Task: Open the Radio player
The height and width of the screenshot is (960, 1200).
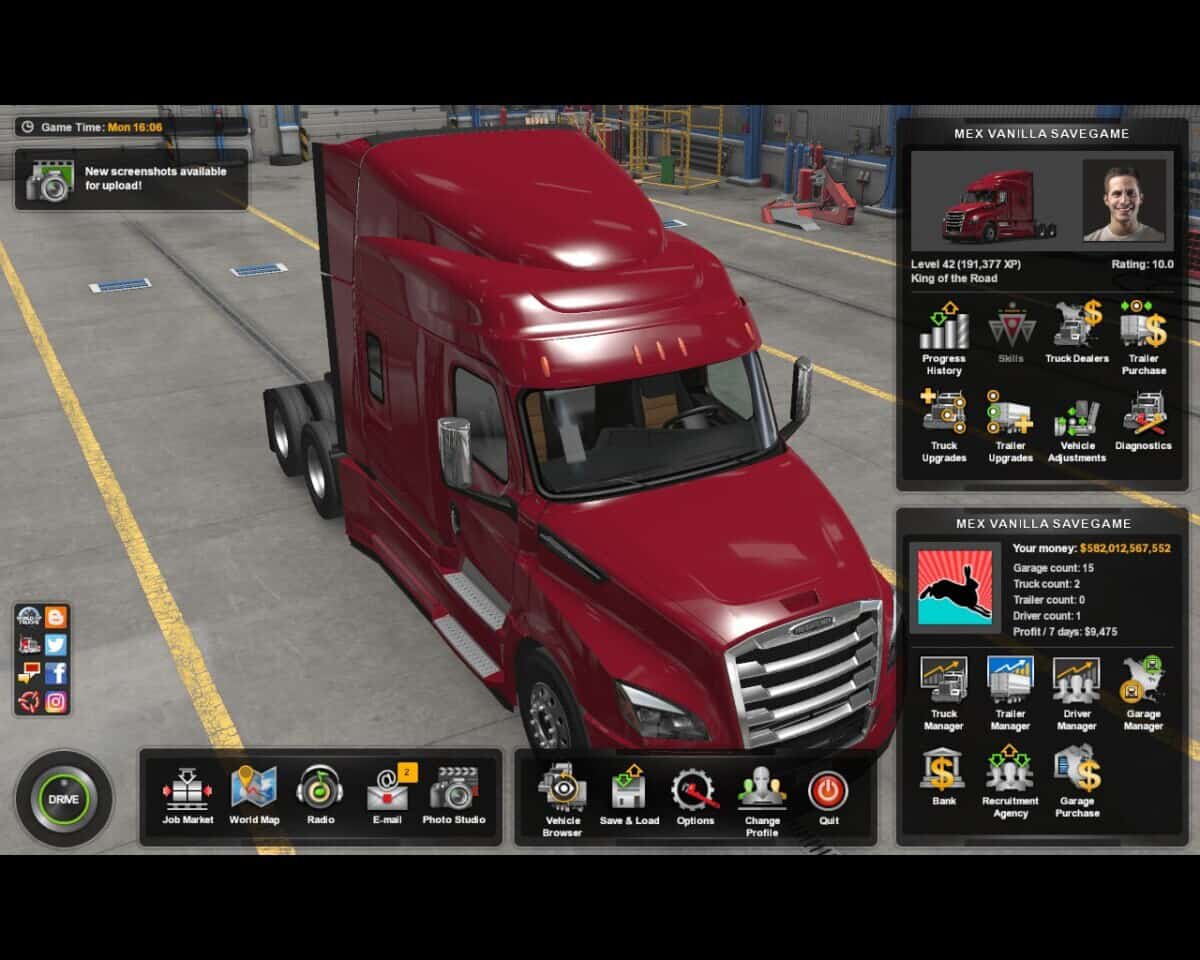Action: (320, 790)
